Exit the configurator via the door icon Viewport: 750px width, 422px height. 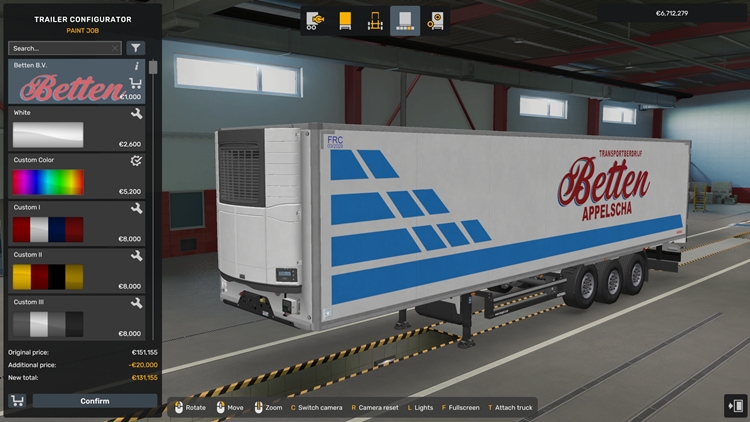point(734,405)
